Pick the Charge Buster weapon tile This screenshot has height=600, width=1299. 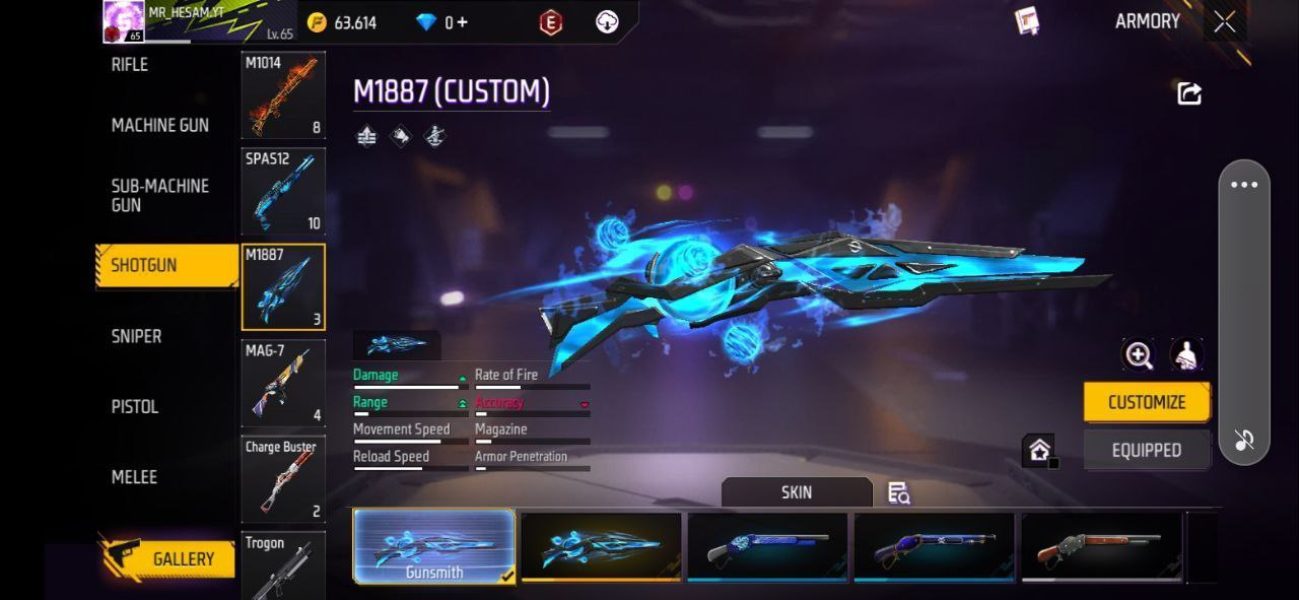coord(283,479)
